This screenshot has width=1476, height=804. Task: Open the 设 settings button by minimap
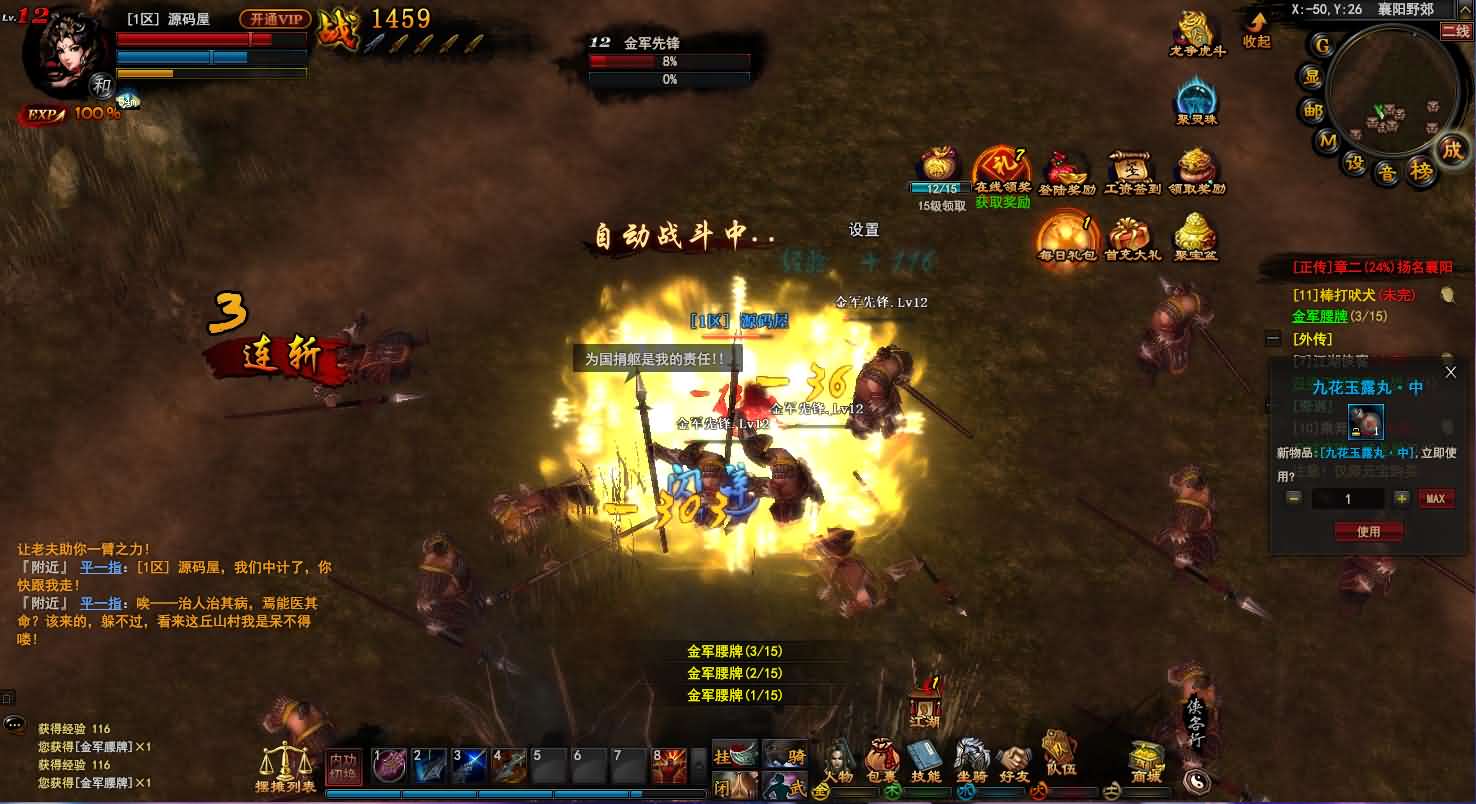click(x=1356, y=163)
